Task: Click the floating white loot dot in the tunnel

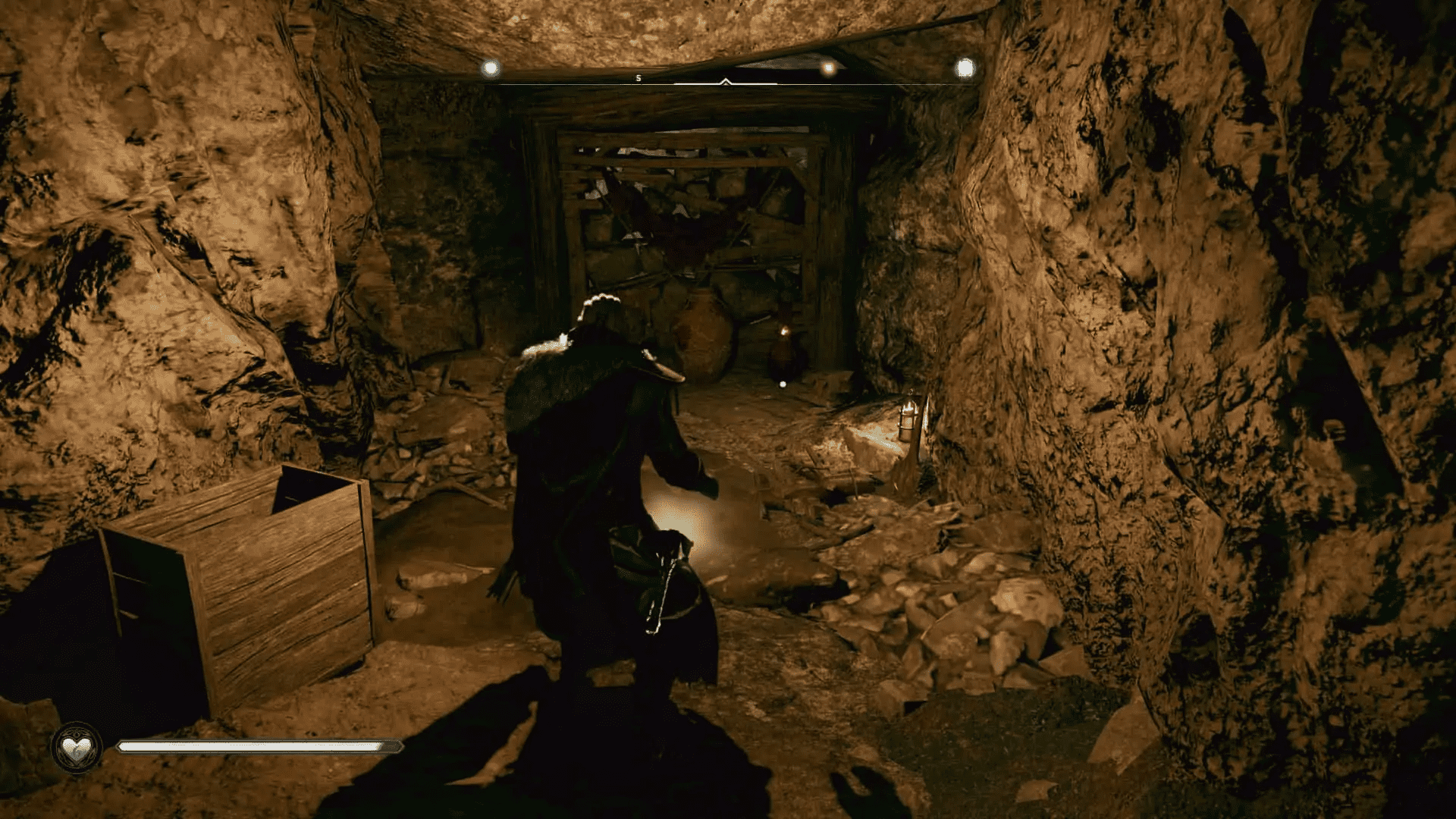Action: [783, 384]
